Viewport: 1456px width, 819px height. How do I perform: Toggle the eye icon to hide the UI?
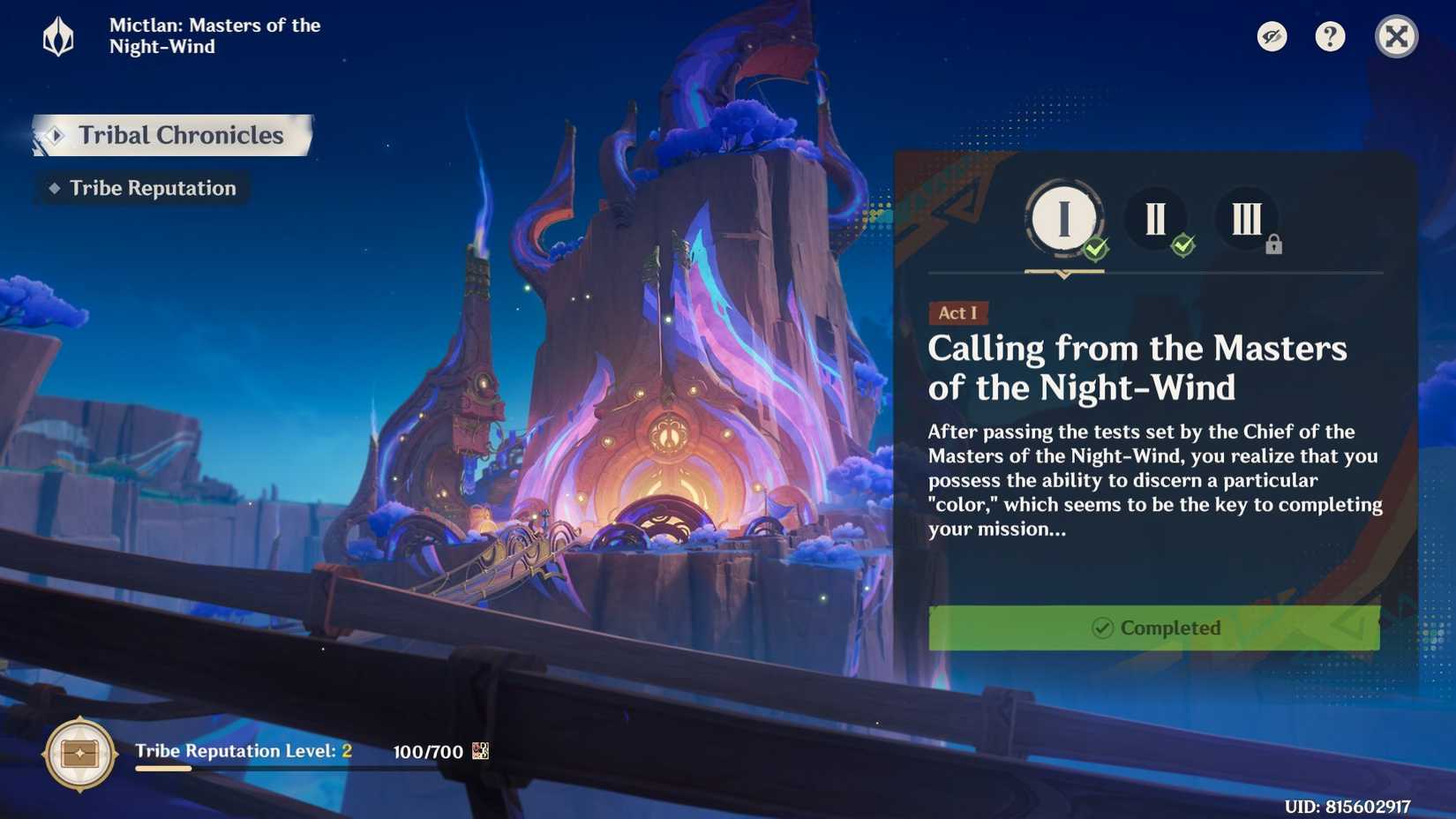pyautogui.click(x=1272, y=36)
